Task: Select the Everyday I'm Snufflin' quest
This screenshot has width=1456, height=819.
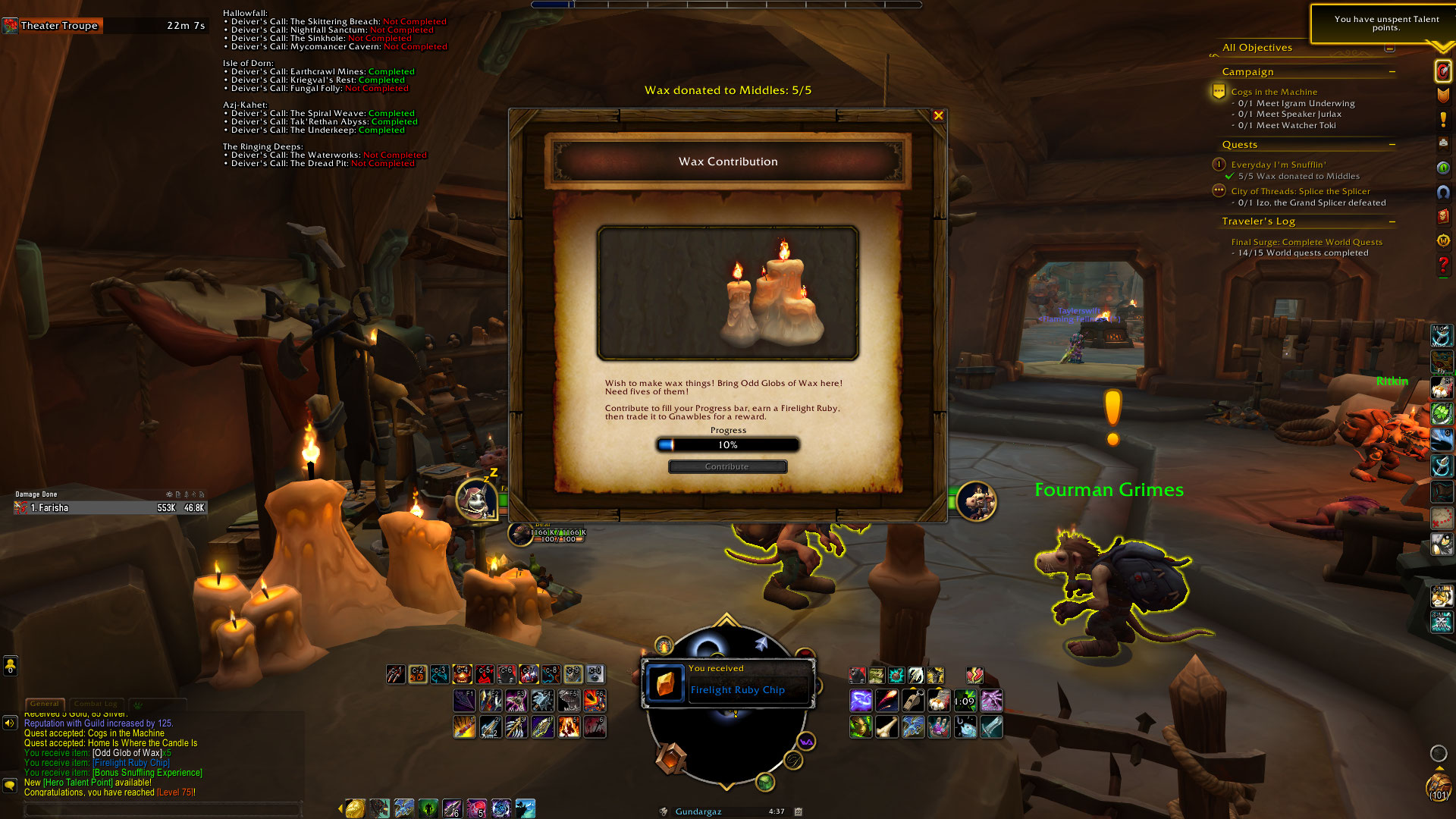Action: tap(1279, 165)
